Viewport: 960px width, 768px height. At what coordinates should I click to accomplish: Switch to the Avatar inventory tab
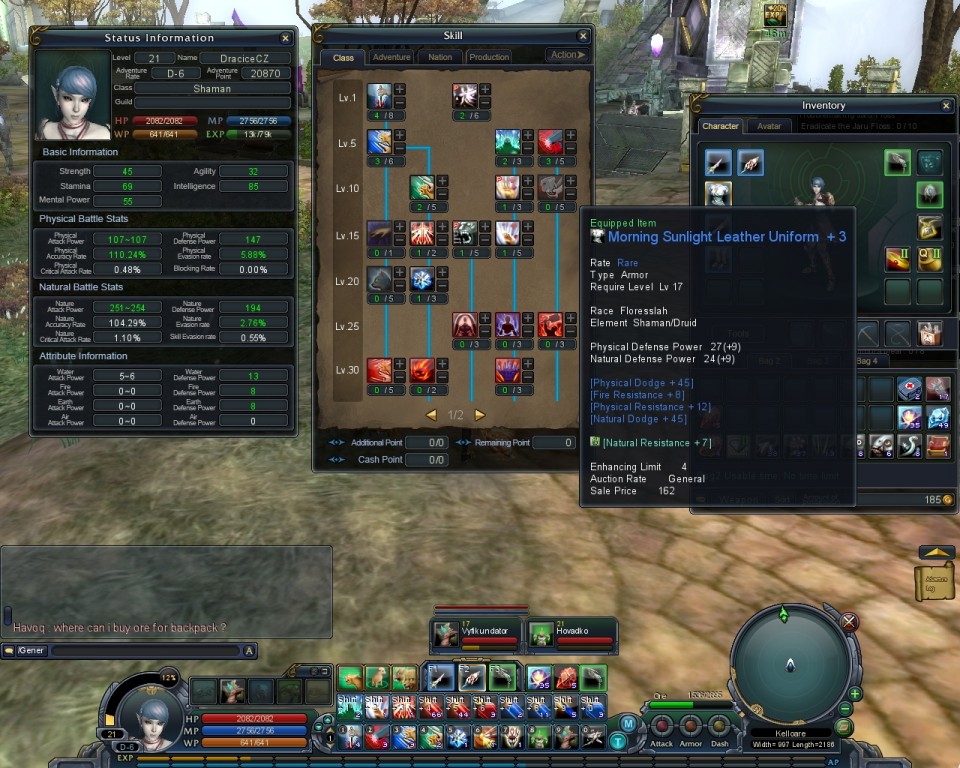768,126
